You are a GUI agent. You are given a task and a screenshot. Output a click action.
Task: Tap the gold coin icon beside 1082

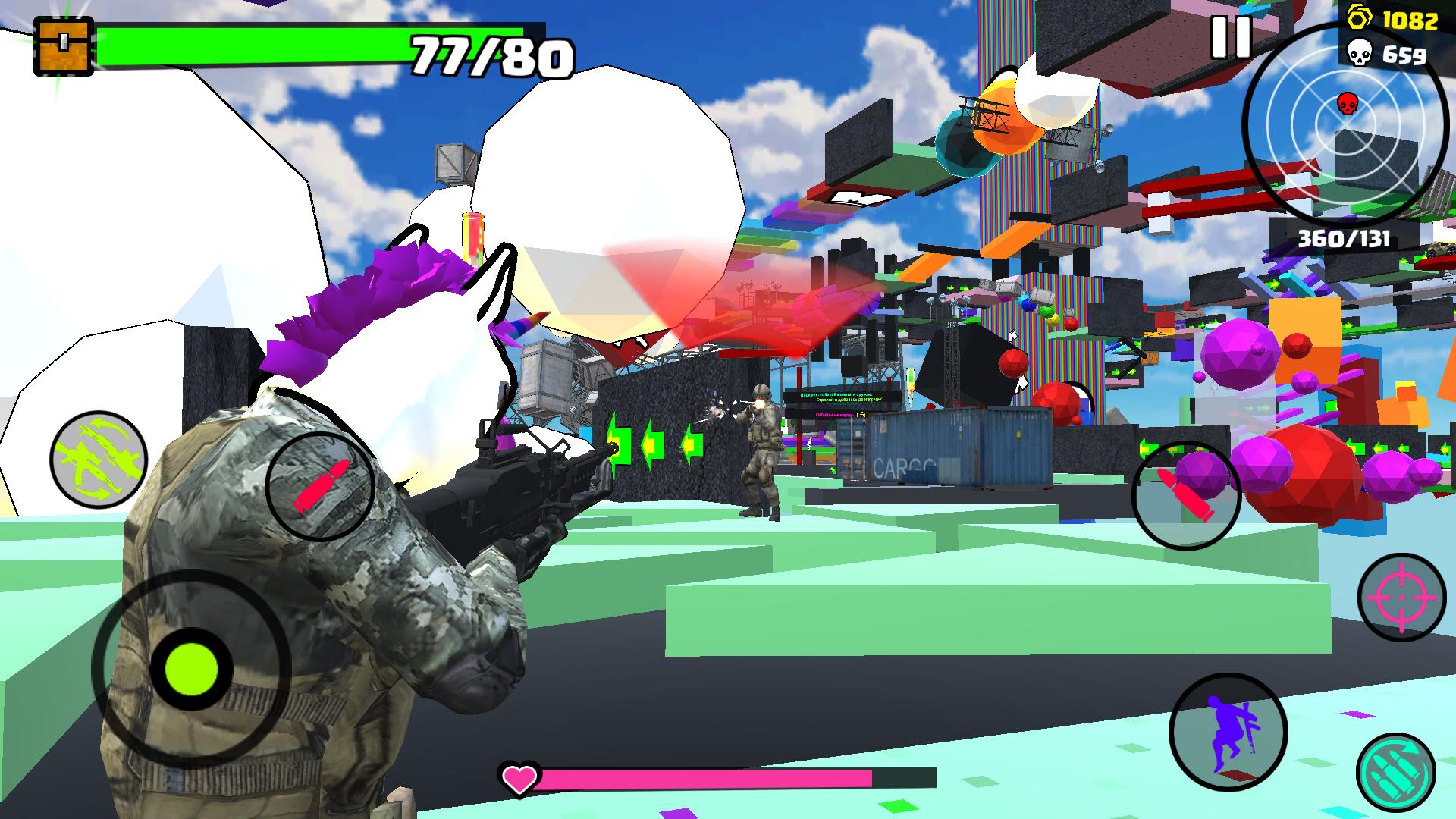1358,17
